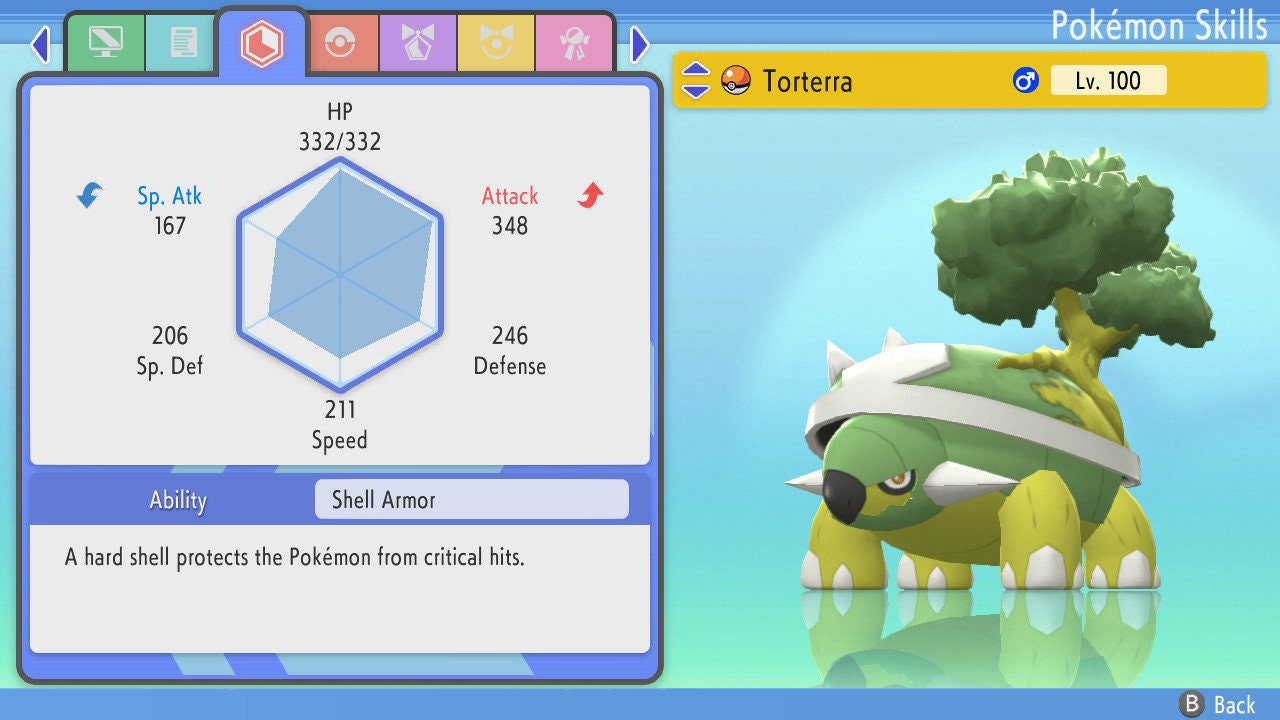Select the Shell Armor ability field
Screen dimensions: 1280x720
(471, 499)
